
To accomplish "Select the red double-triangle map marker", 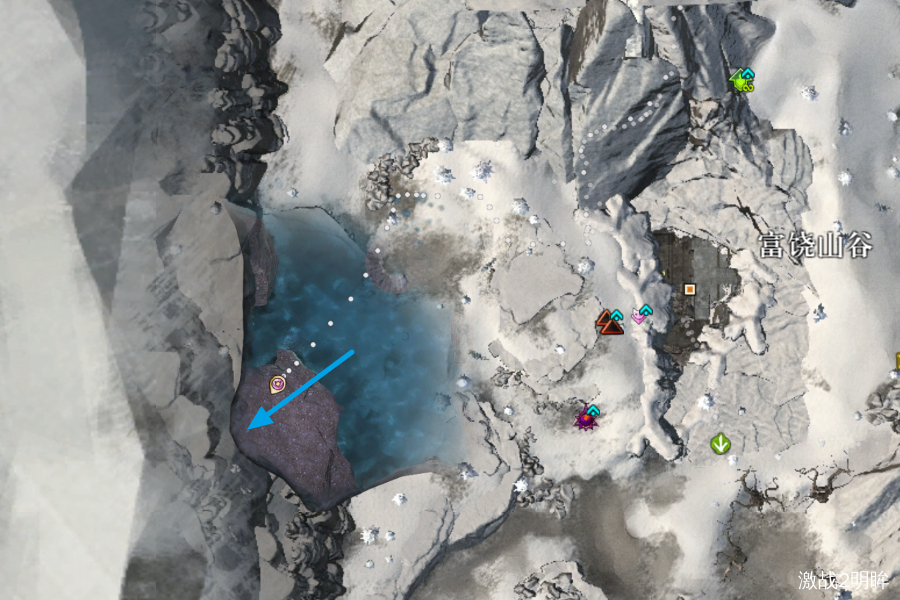I will click(x=609, y=321).
